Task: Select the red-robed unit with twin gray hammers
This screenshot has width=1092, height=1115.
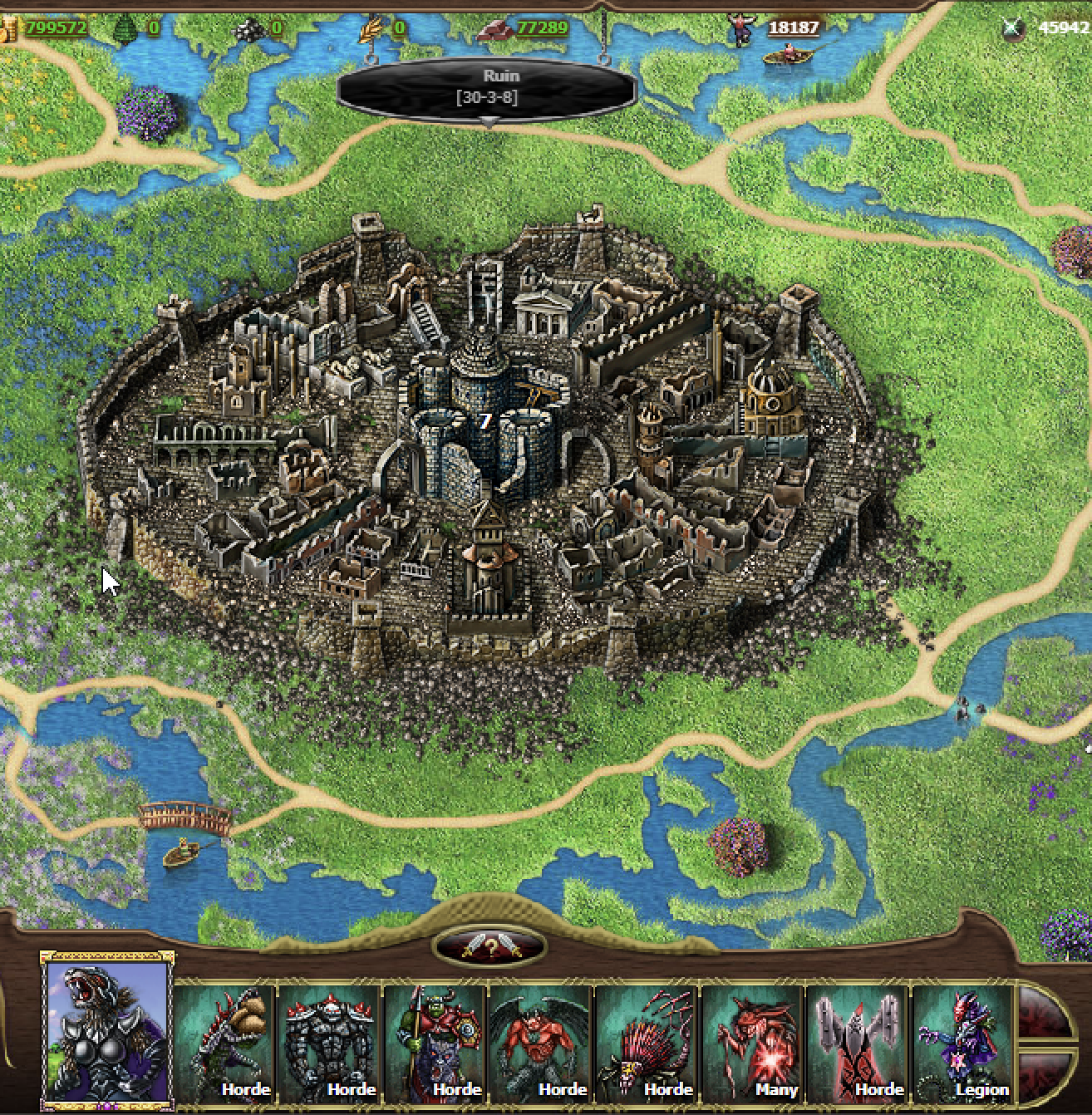Action: [x=858, y=1042]
